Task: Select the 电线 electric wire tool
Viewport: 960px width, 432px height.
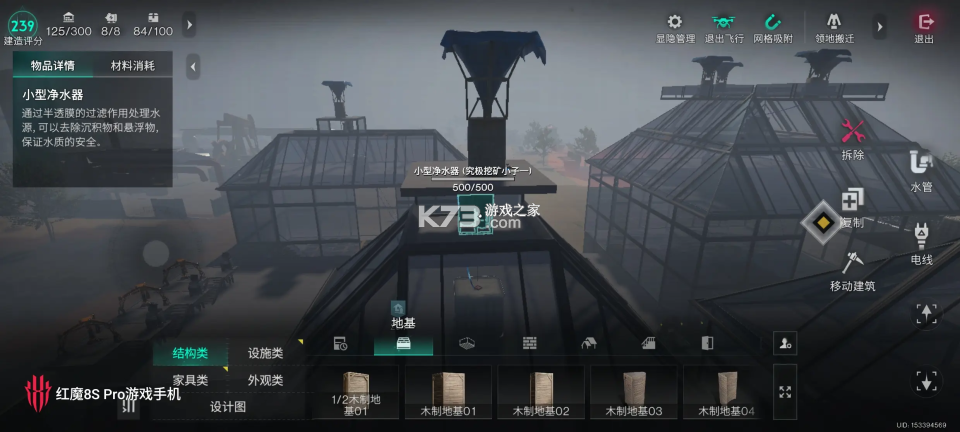Action: pos(921,243)
